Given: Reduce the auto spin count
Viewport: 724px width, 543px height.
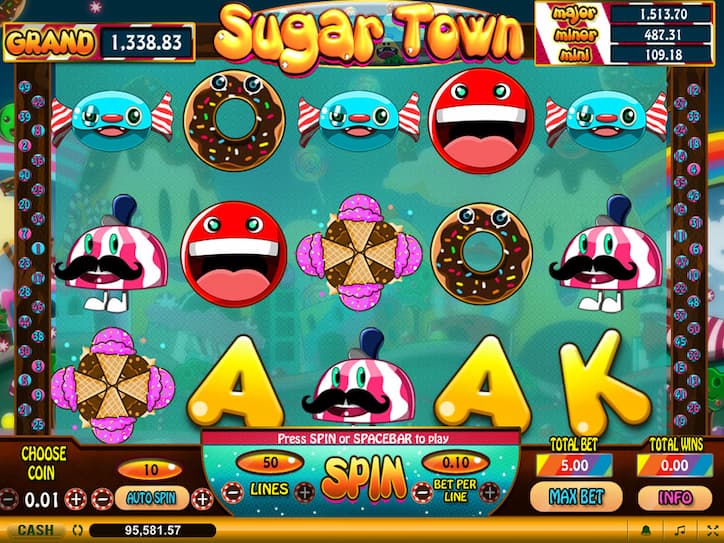Looking at the screenshot, I should click(x=103, y=497).
